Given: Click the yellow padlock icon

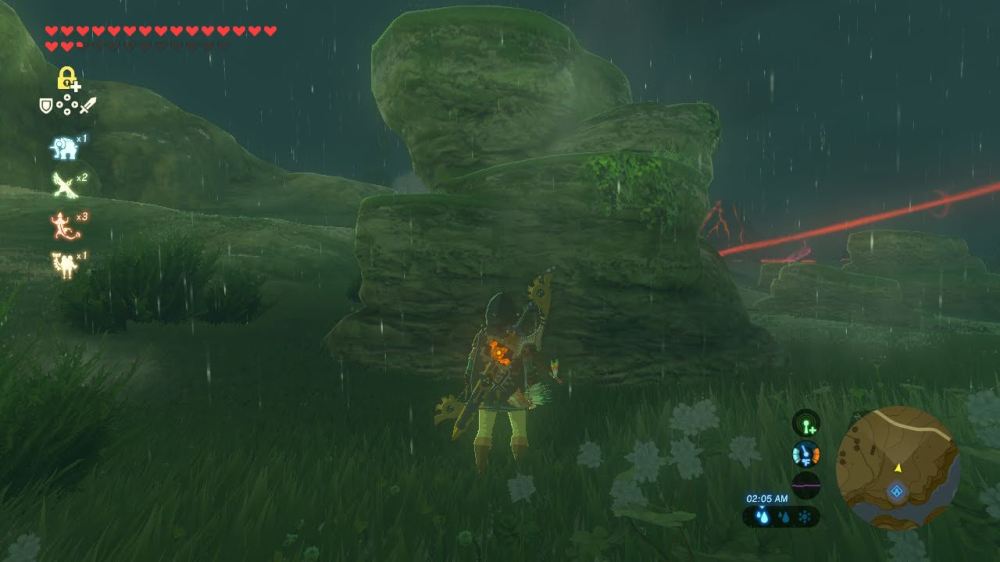Looking at the screenshot, I should pyautogui.click(x=67, y=78).
